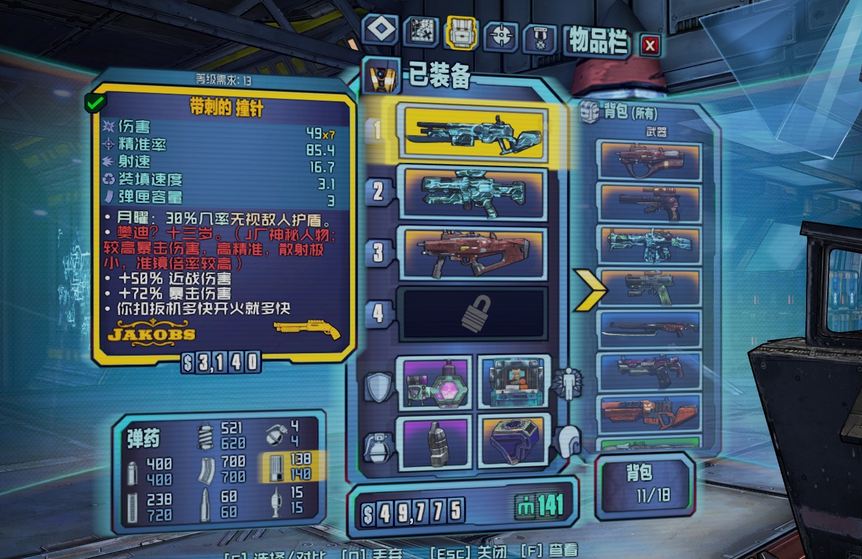Close the inventory with the red X
The height and width of the screenshot is (559, 862).
650,45
